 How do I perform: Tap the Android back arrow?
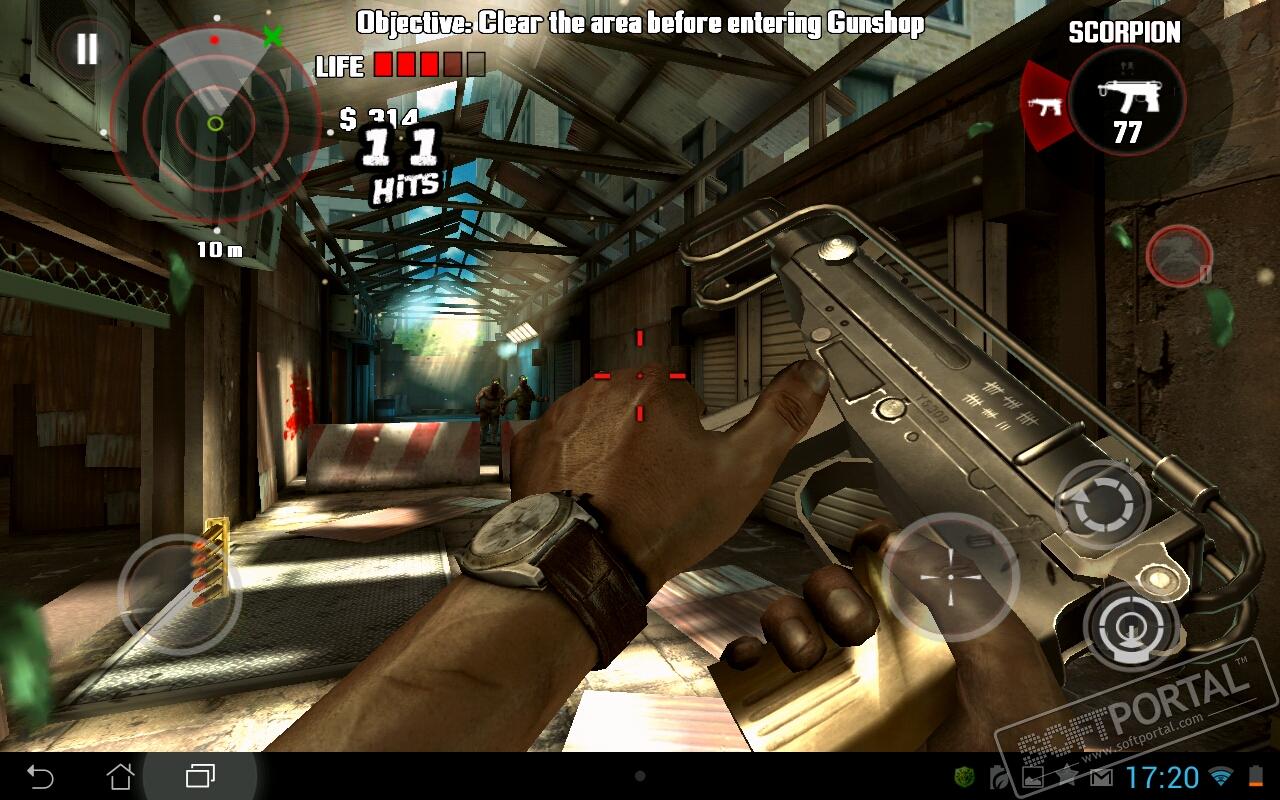click(40, 776)
